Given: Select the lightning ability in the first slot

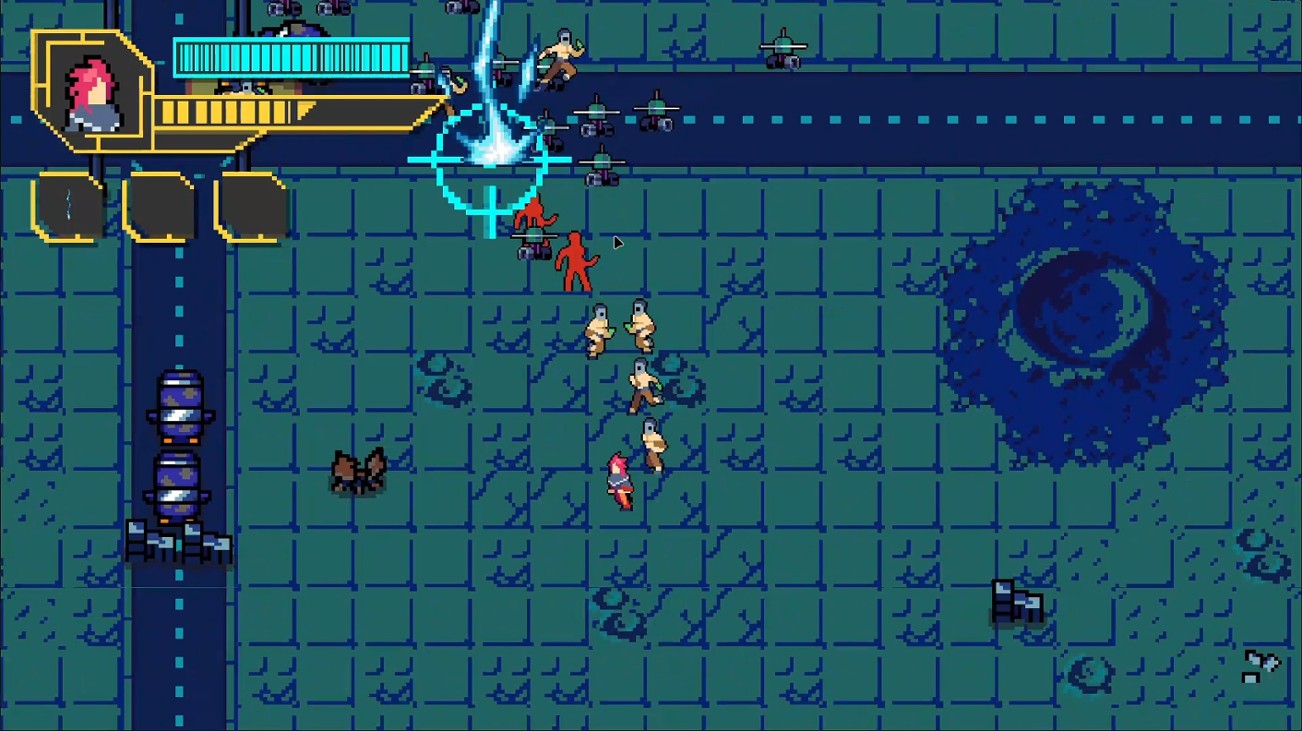Looking at the screenshot, I should coord(68,207).
